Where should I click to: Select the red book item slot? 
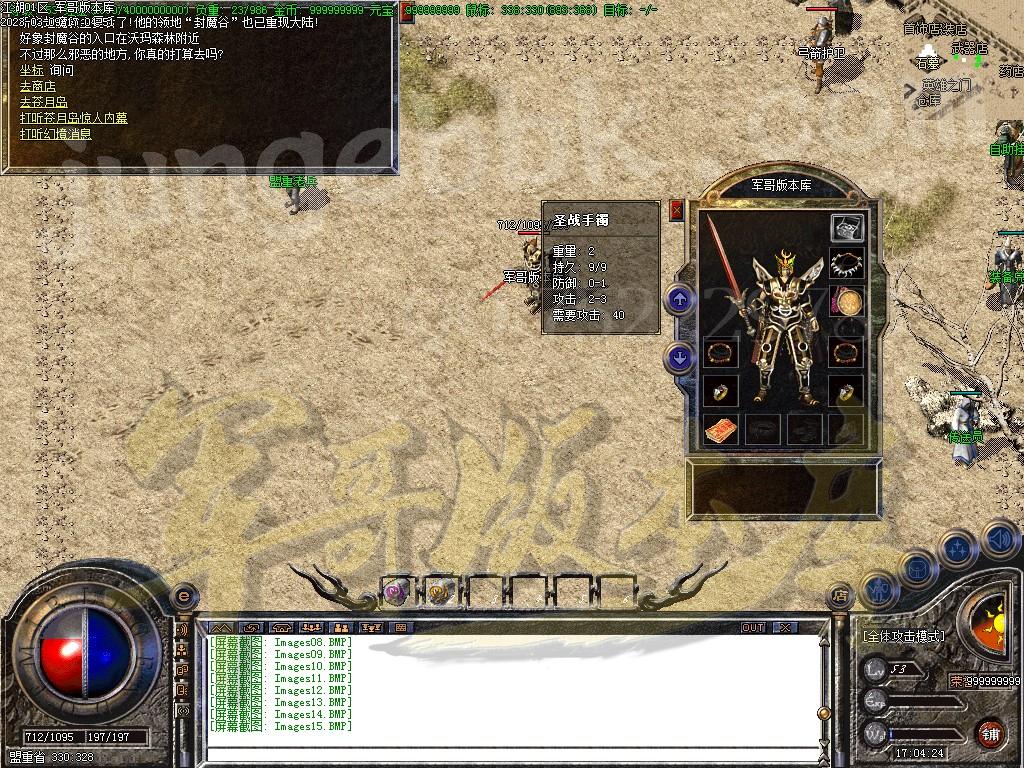tap(720, 429)
